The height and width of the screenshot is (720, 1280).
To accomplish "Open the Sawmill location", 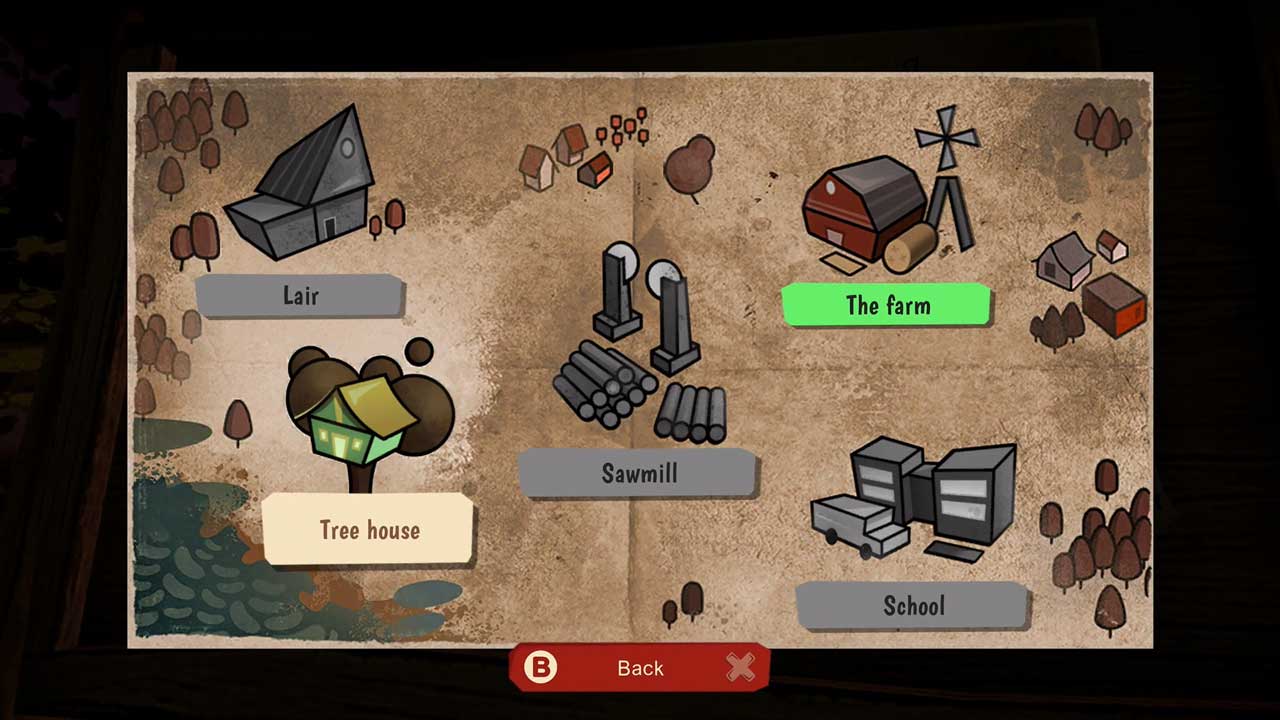I will (638, 473).
